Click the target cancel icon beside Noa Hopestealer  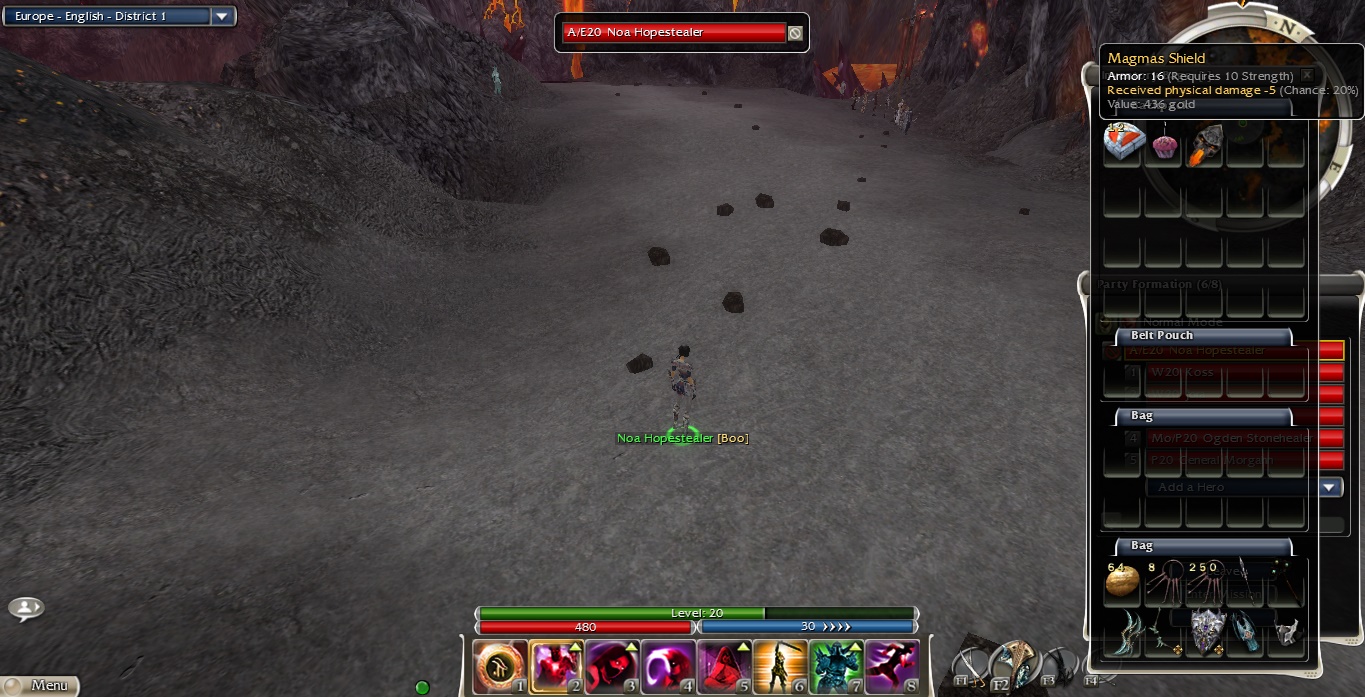pyautogui.click(x=795, y=33)
